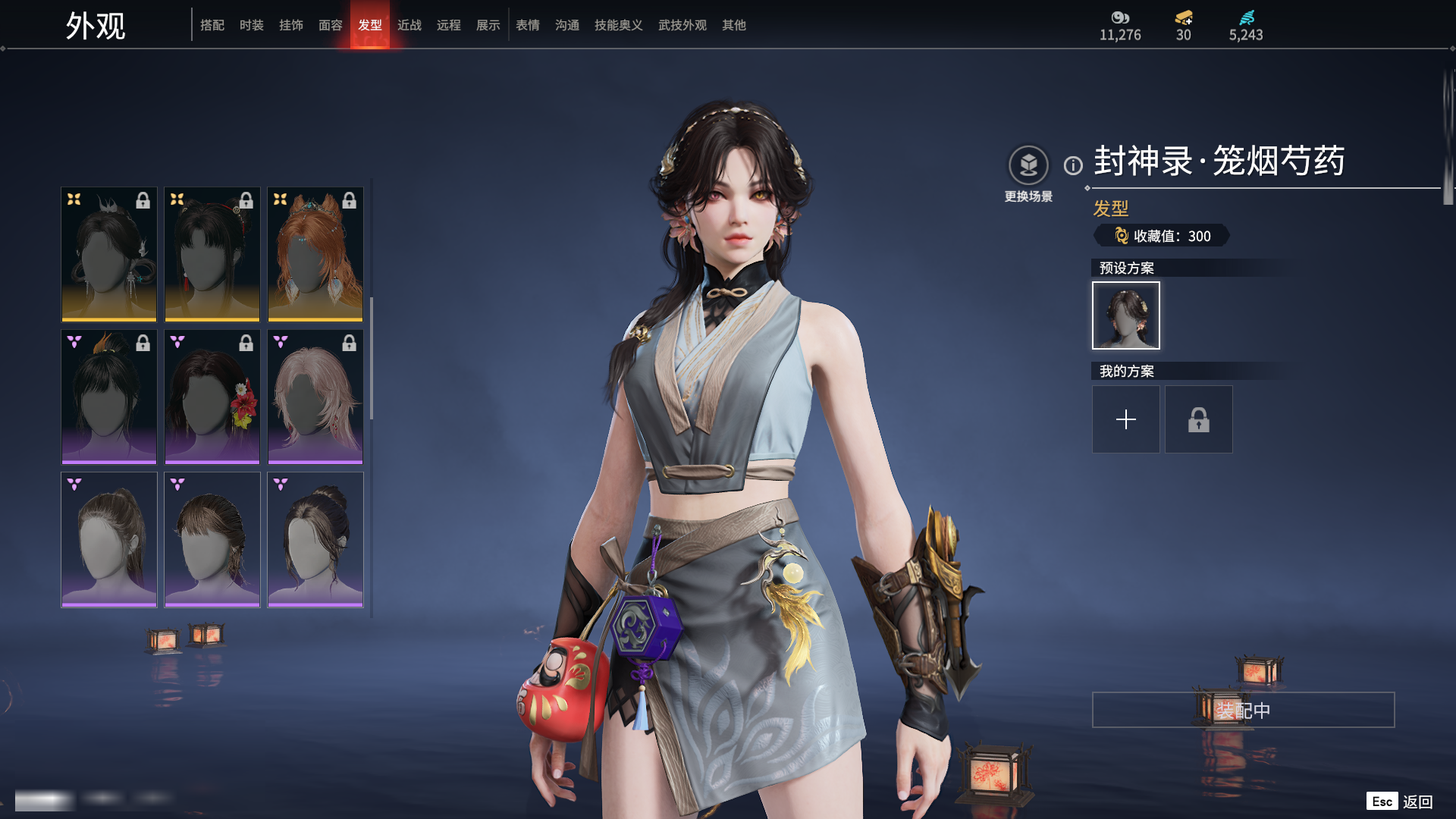Select the 挂饰 accessories tab

291,25
